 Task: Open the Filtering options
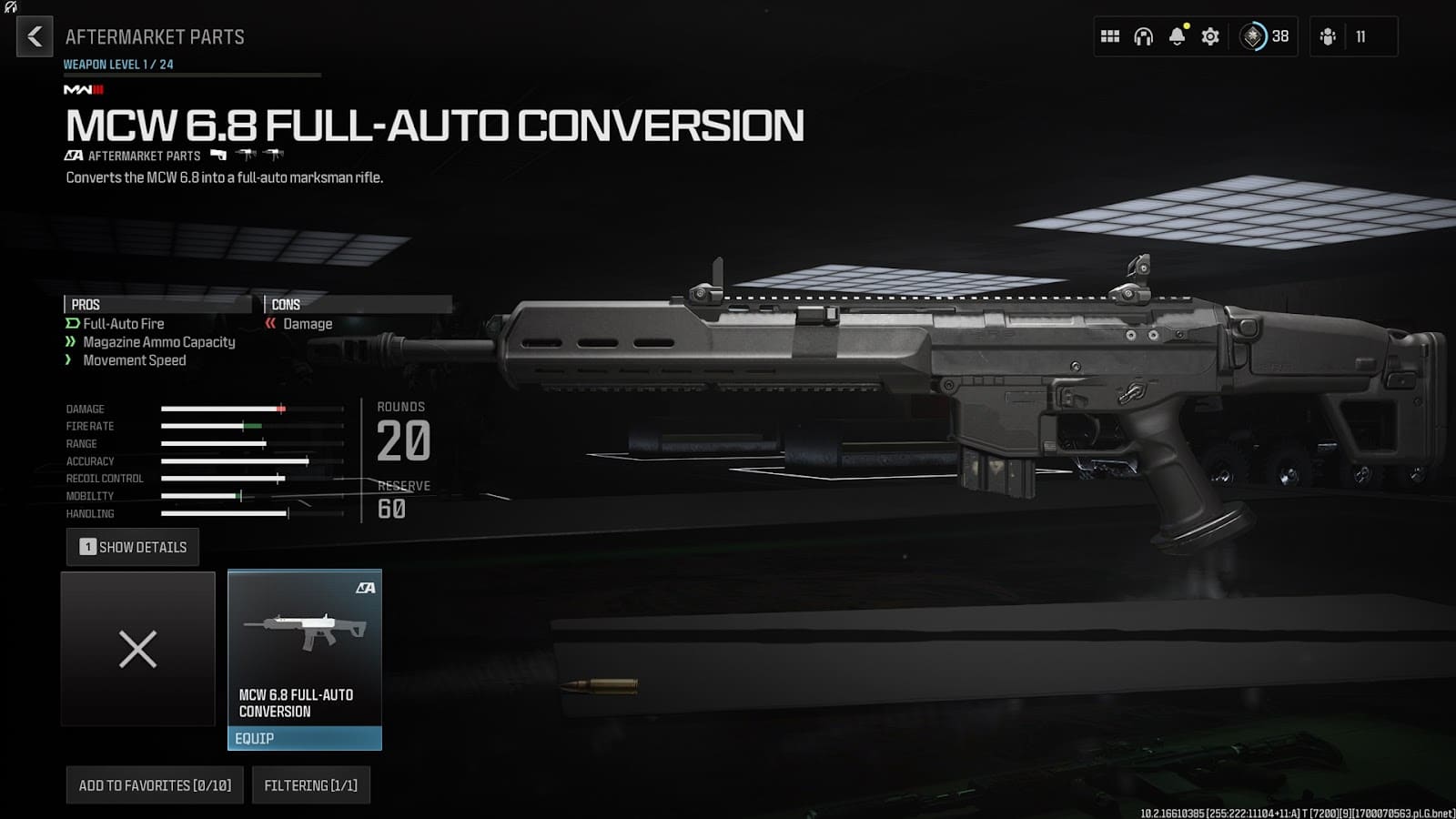point(310,784)
